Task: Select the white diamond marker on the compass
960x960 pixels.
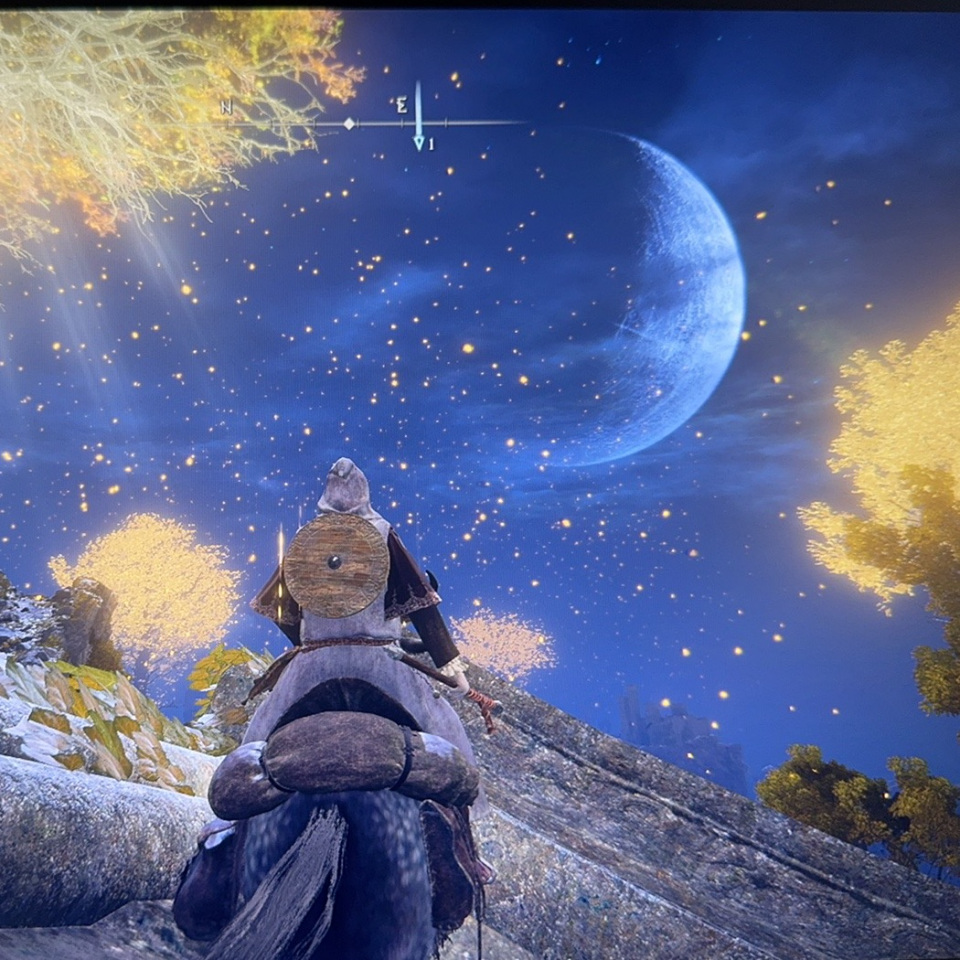Action: (349, 123)
